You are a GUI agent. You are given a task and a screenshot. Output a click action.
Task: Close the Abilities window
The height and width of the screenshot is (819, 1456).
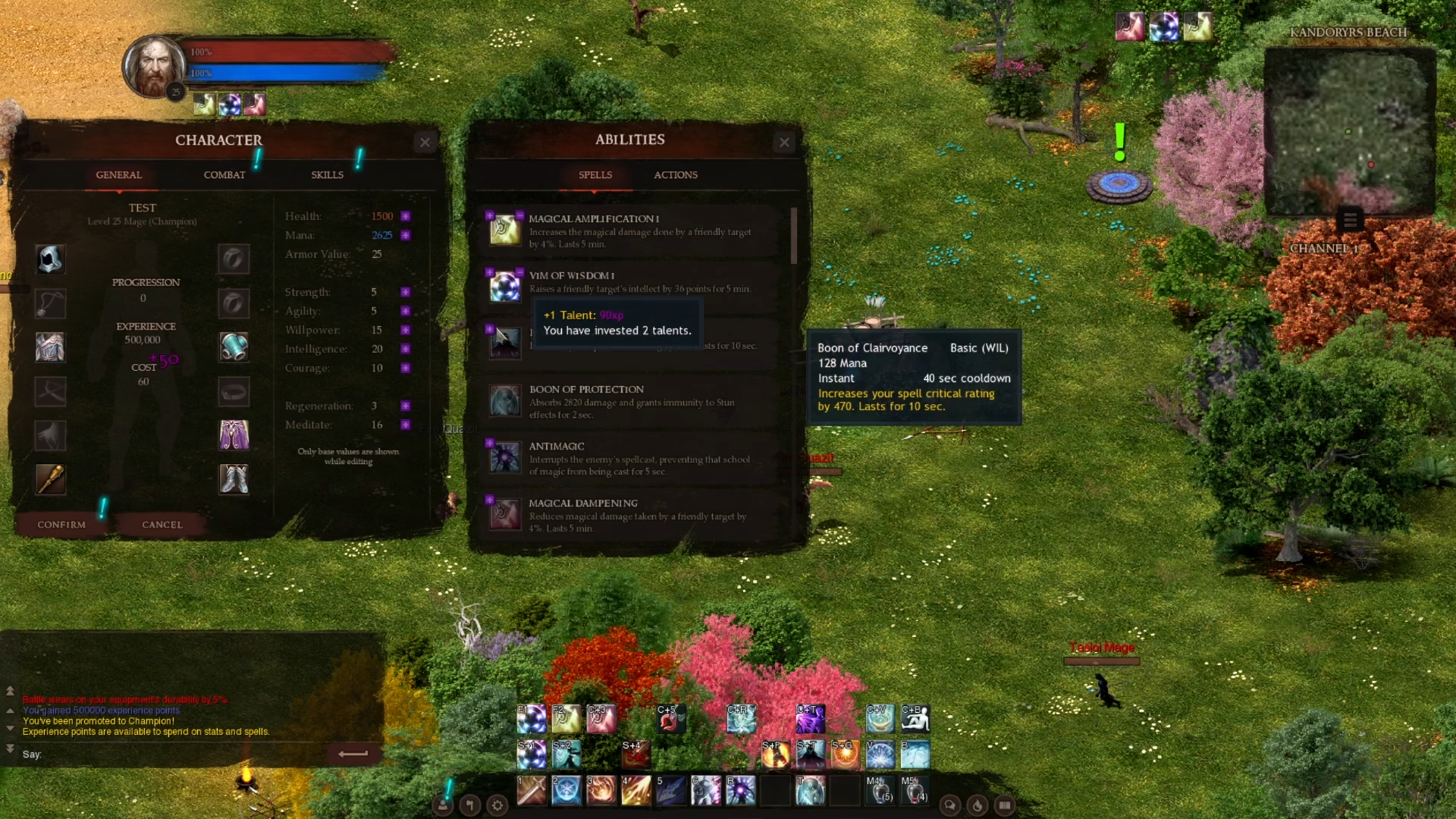pyautogui.click(x=784, y=142)
